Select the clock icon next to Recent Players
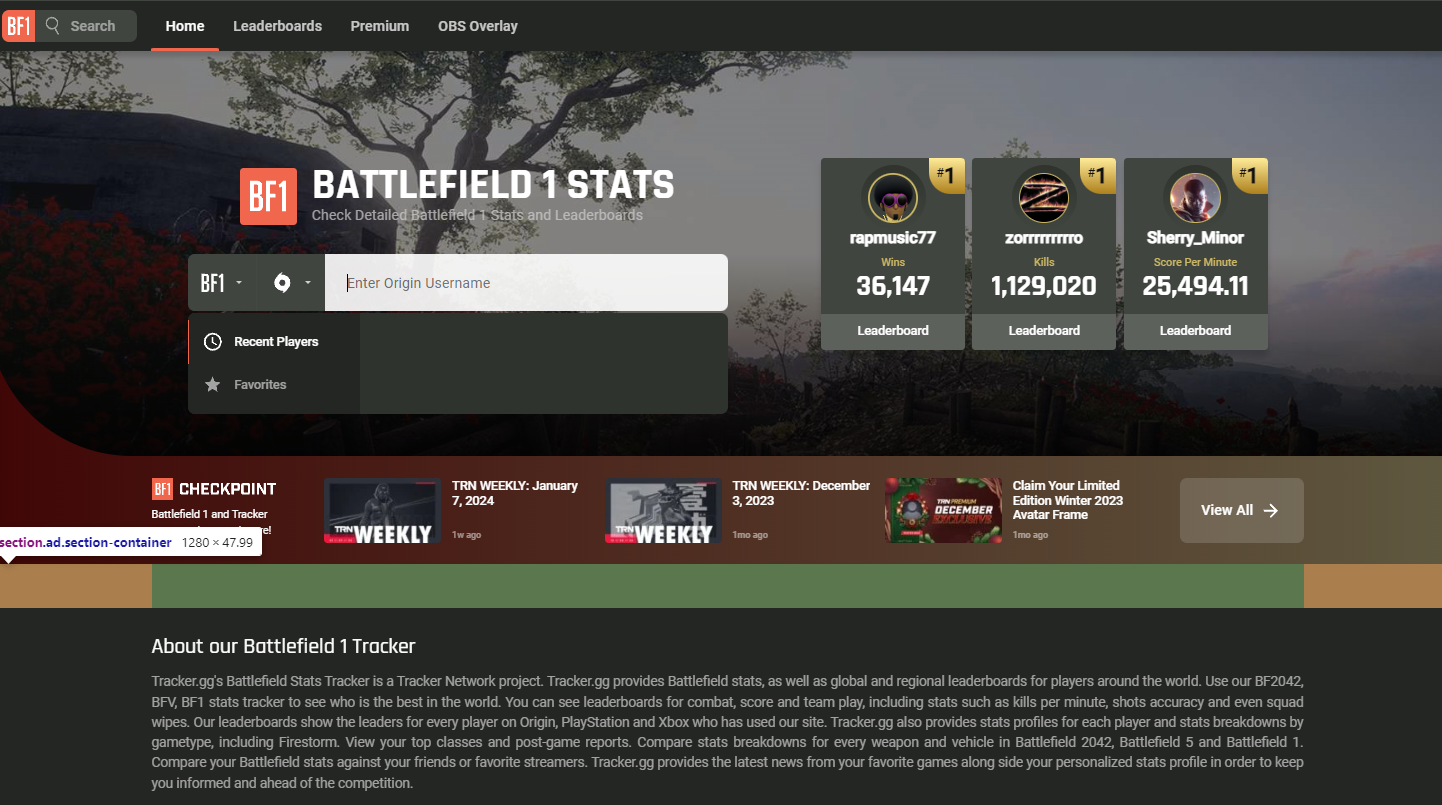Screen dimensions: 1442x805 pyautogui.click(x=212, y=341)
